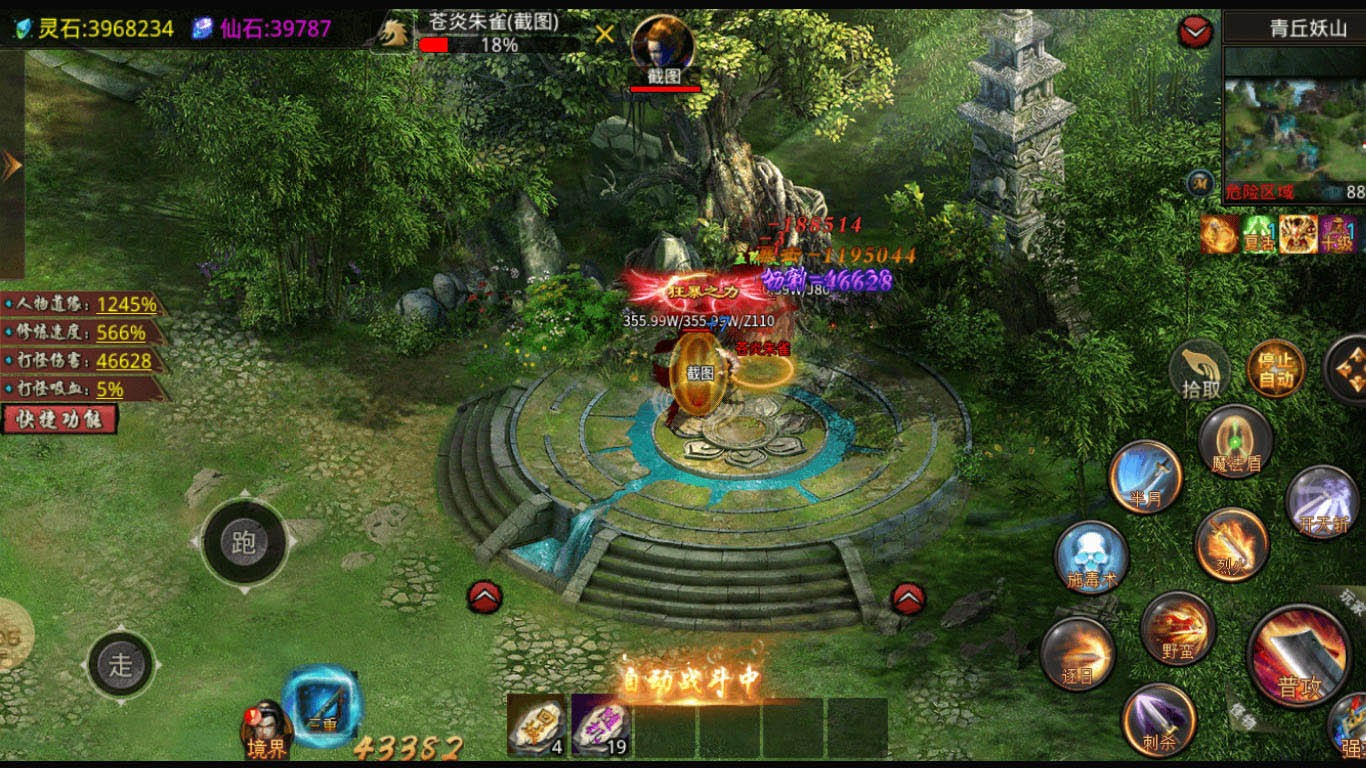Select the 跑 run joystick button
This screenshot has height=768, width=1366.
(x=244, y=542)
